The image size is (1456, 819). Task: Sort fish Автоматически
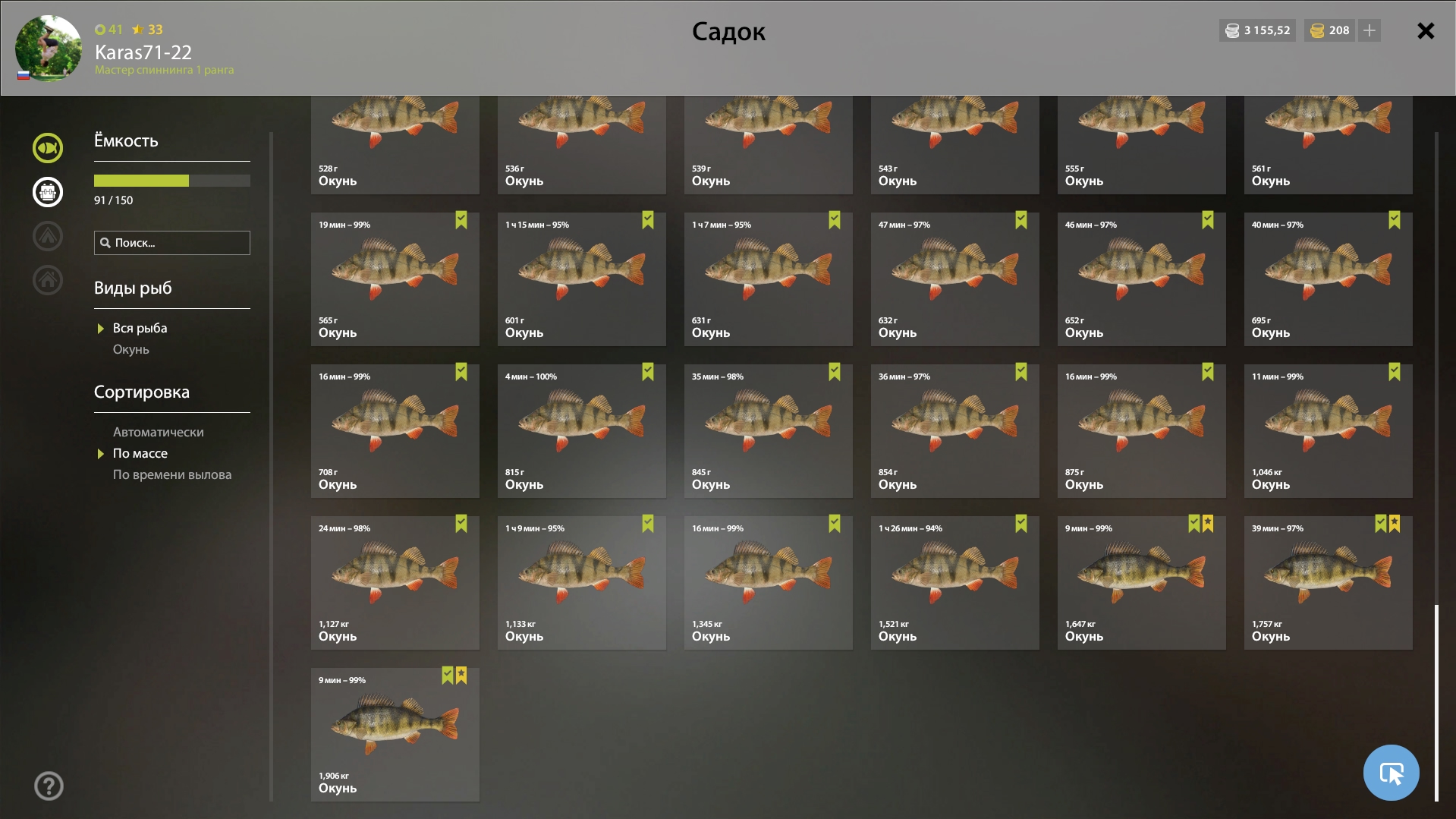[x=158, y=432]
